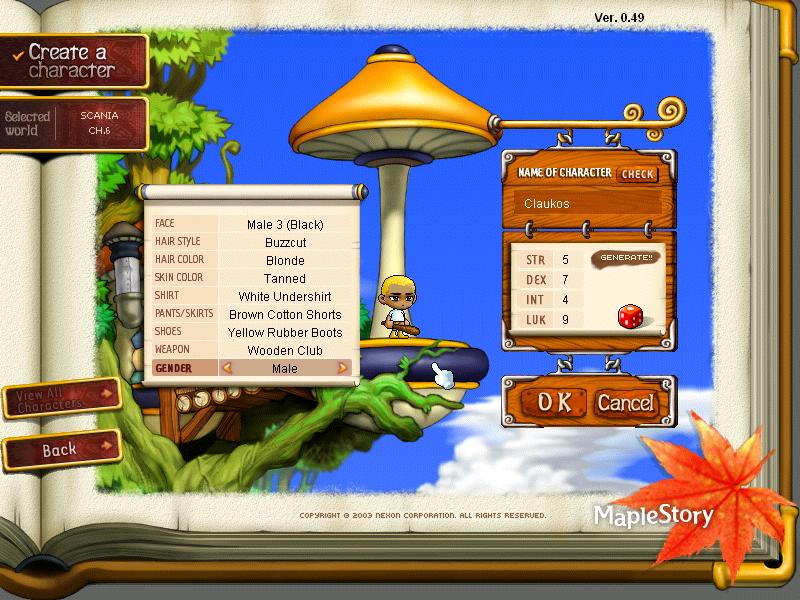Select the Shirt row
Screen dimensions: 800x600
coord(253,296)
